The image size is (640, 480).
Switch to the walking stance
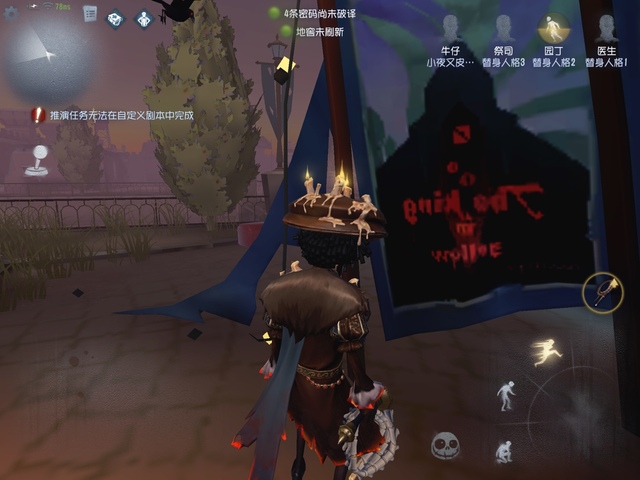[x=507, y=395]
